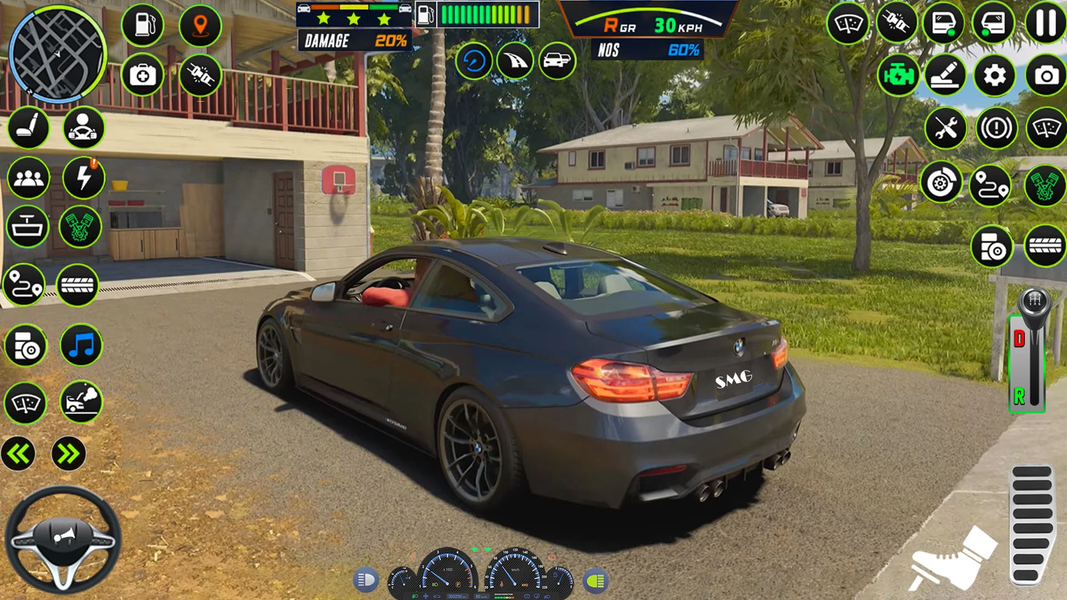Open the three-people group button

[x=28, y=178]
